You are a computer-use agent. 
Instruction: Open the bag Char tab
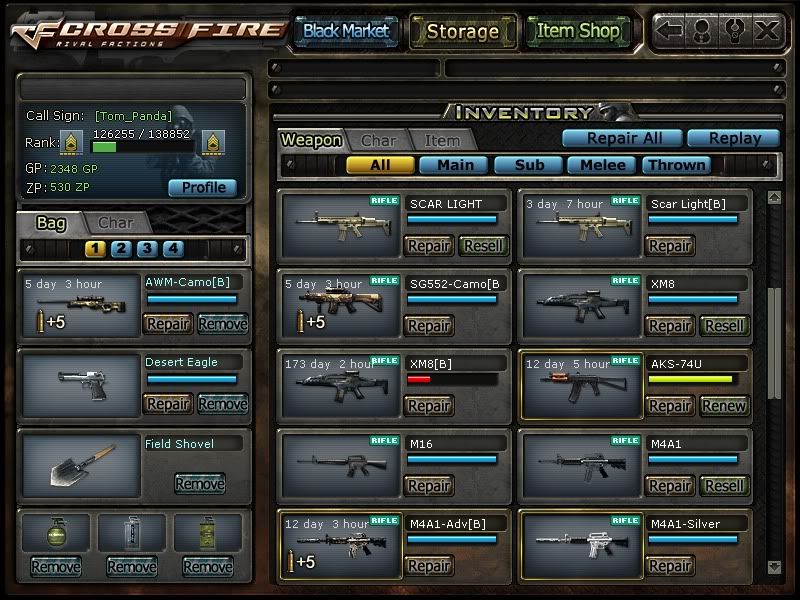tap(115, 223)
